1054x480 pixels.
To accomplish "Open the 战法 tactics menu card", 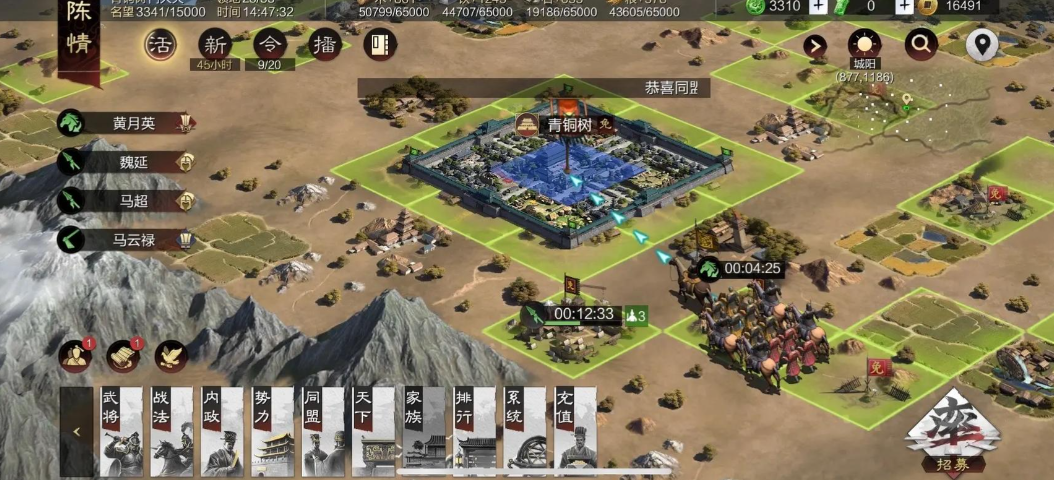I will click(171, 431).
